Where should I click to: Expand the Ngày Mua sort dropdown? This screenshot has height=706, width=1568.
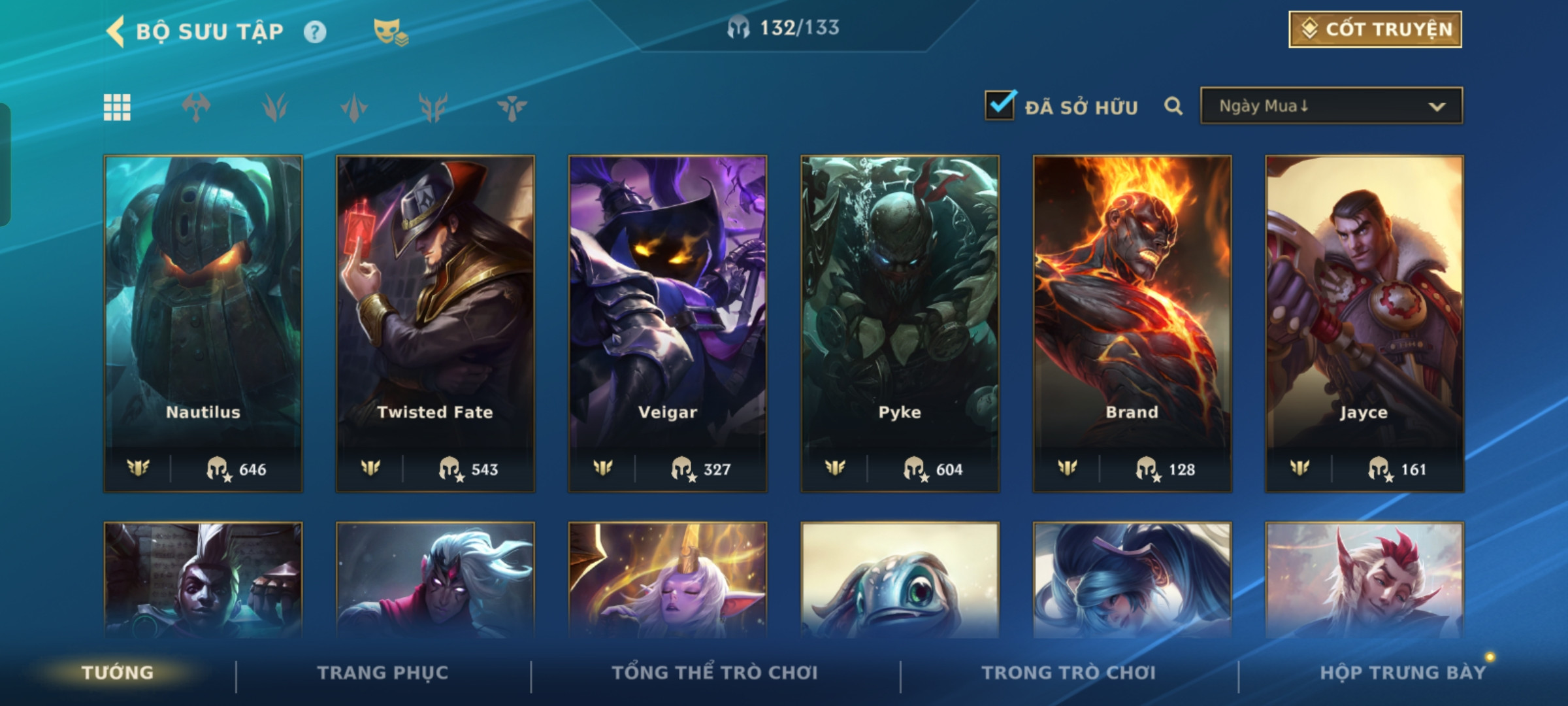pyautogui.click(x=1331, y=106)
